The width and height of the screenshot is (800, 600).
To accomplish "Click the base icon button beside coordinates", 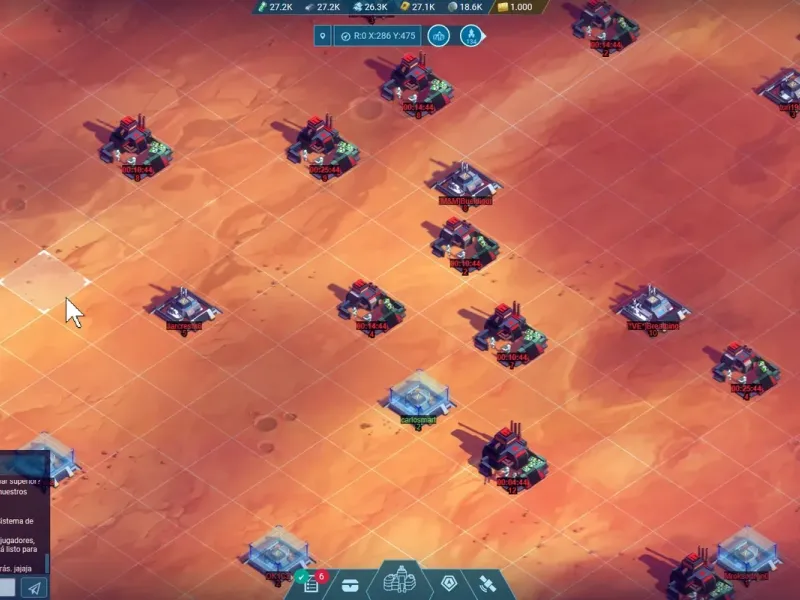I will [438, 36].
